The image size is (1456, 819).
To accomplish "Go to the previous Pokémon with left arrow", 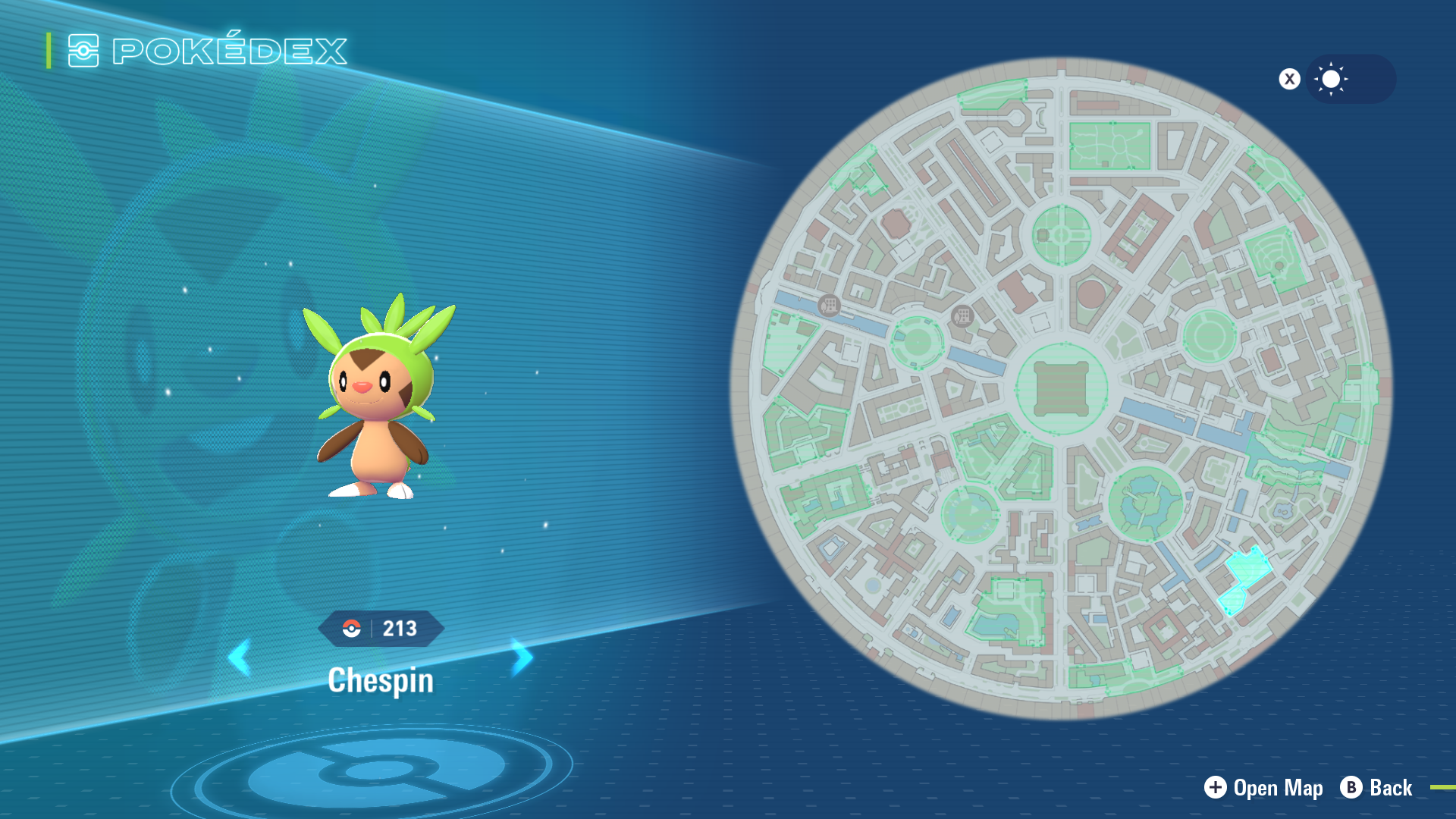I will click(240, 657).
